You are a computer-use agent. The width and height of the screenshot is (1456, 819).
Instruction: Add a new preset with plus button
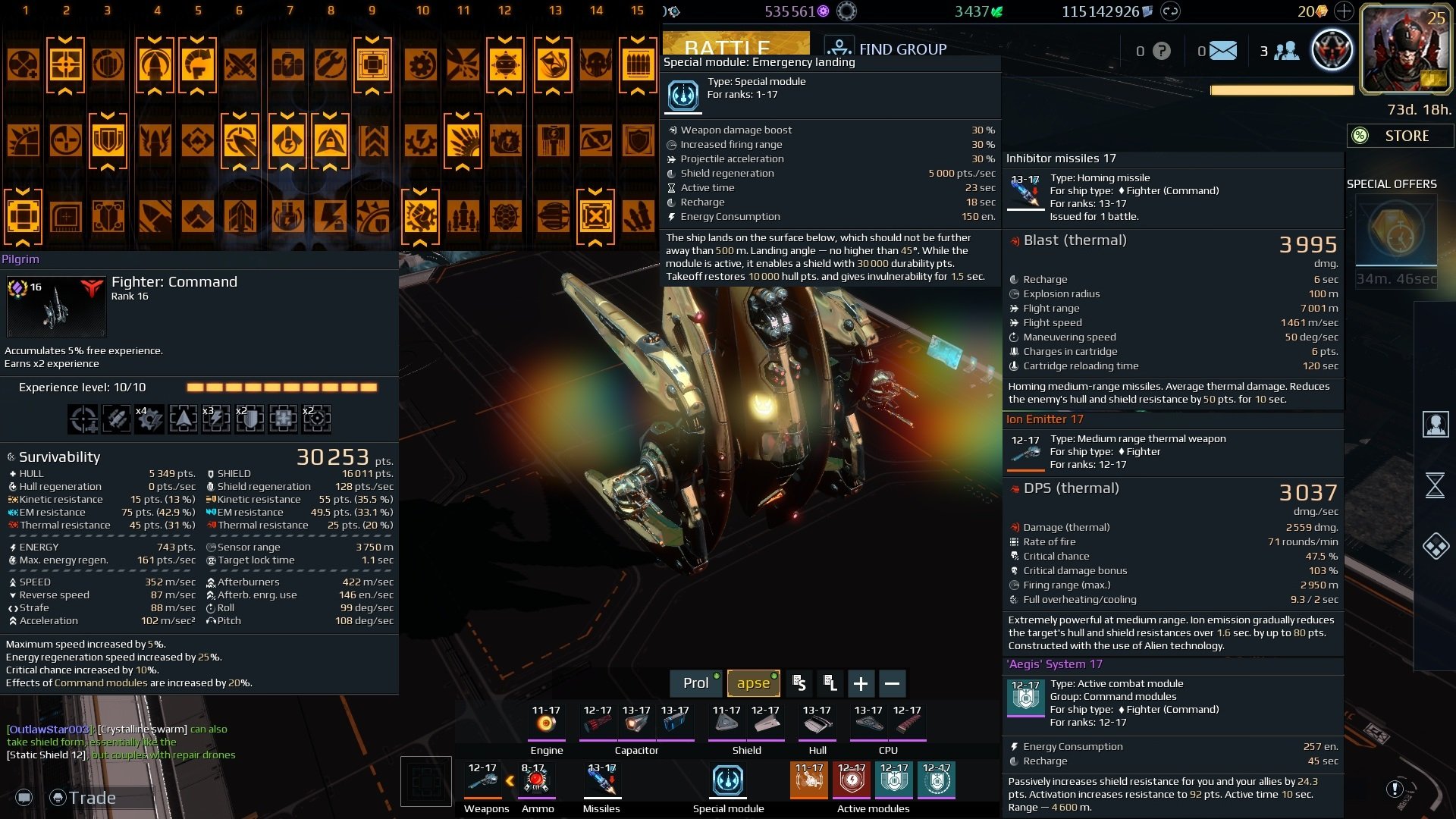point(861,683)
